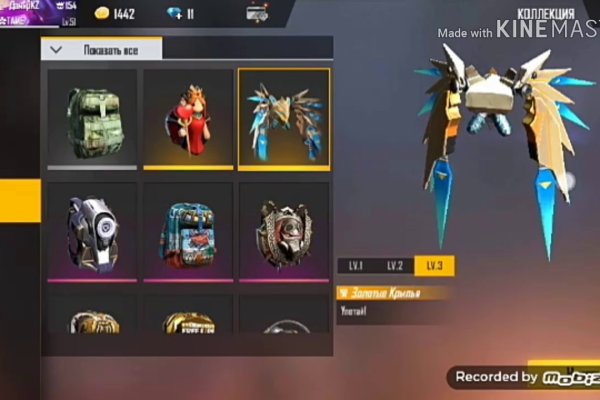This screenshot has width=600, height=400.
Task: Click the yellow side tab on the left
Action: (20, 200)
